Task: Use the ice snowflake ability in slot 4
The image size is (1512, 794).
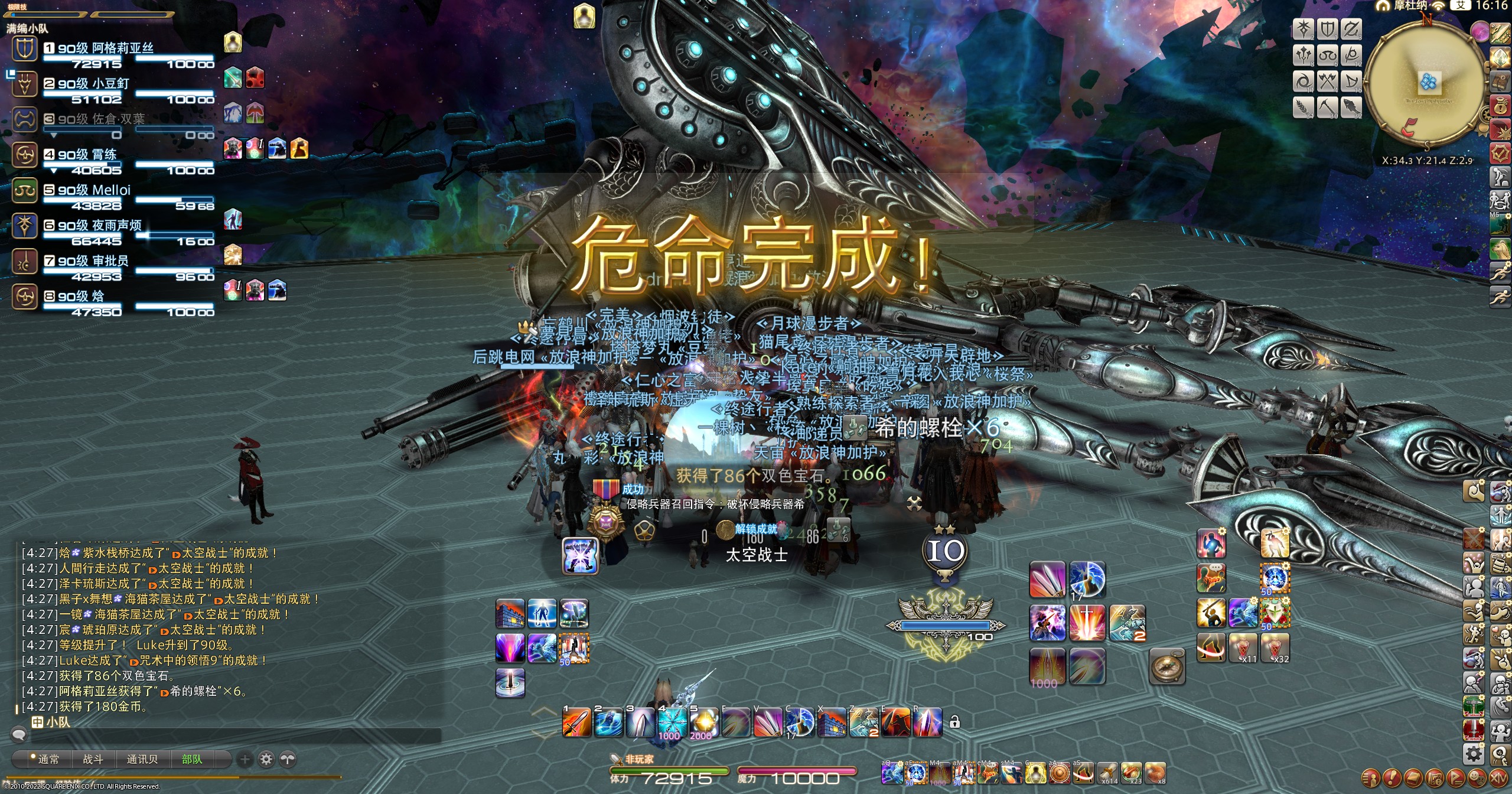Action: [x=672, y=722]
